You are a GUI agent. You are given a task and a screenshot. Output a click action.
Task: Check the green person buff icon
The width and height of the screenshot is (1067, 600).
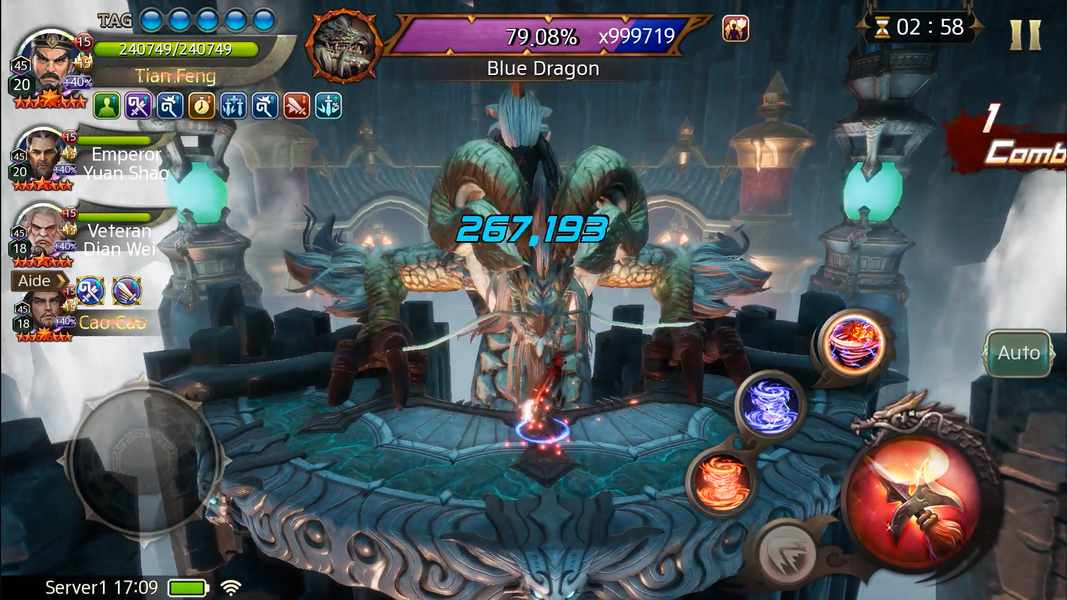click(x=107, y=105)
